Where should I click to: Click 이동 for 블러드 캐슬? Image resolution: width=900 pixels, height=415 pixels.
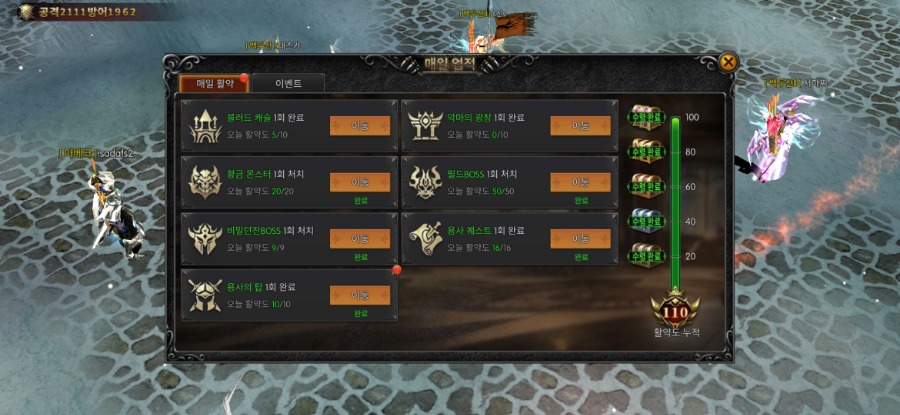pyautogui.click(x=360, y=126)
